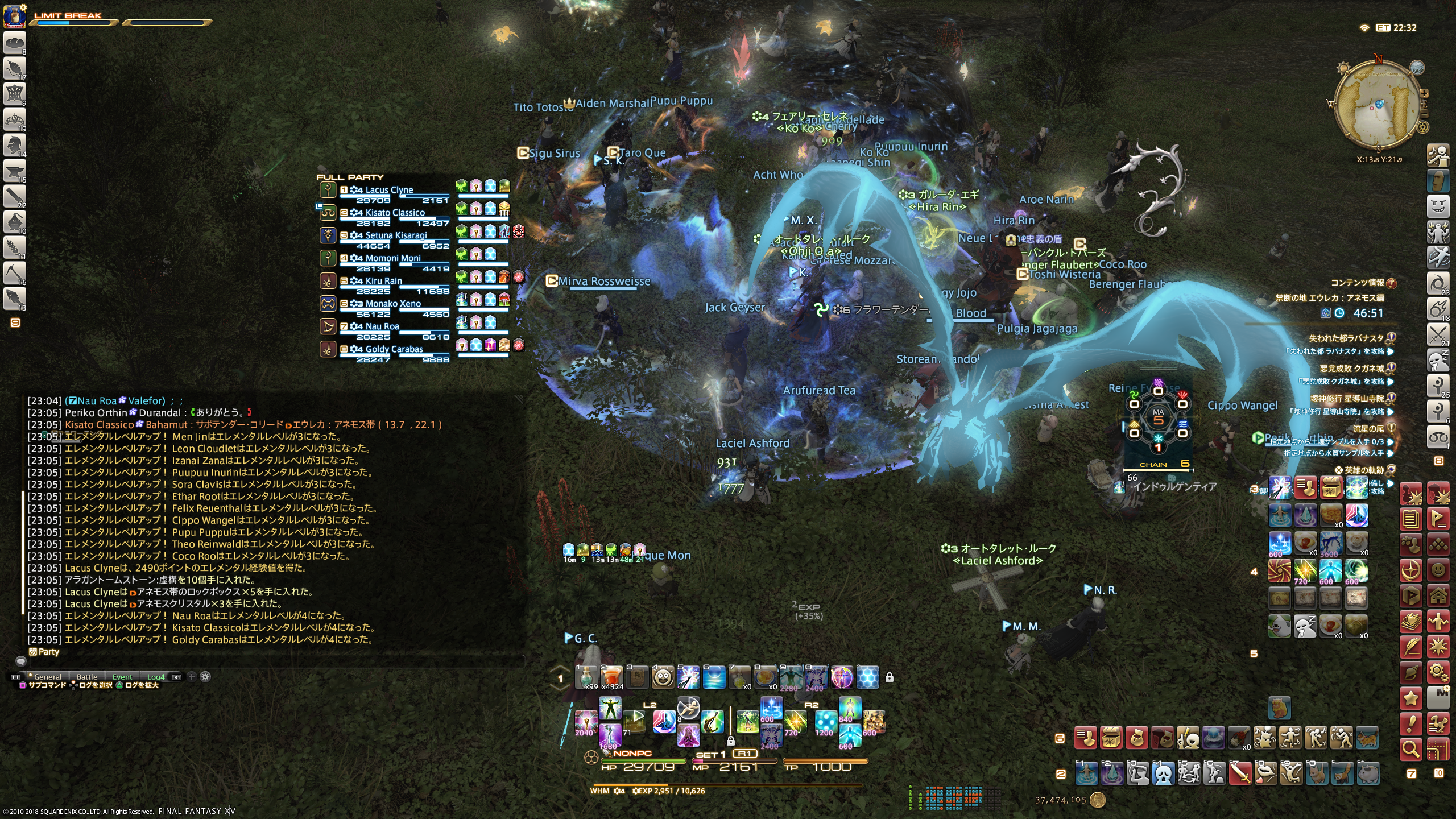Switch to the Battle chat tab

87,677
